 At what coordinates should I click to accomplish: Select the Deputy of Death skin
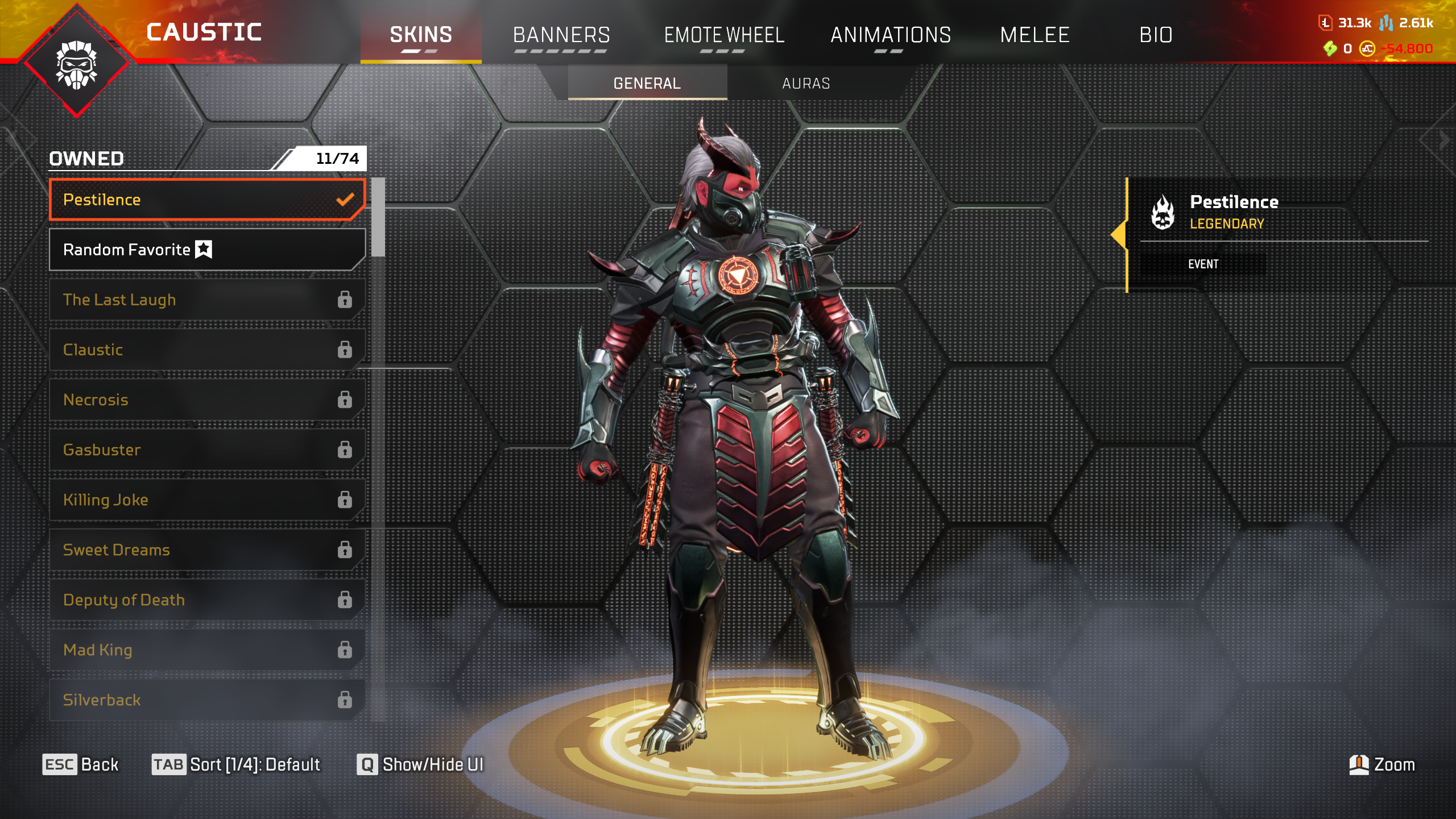click(207, 600)
